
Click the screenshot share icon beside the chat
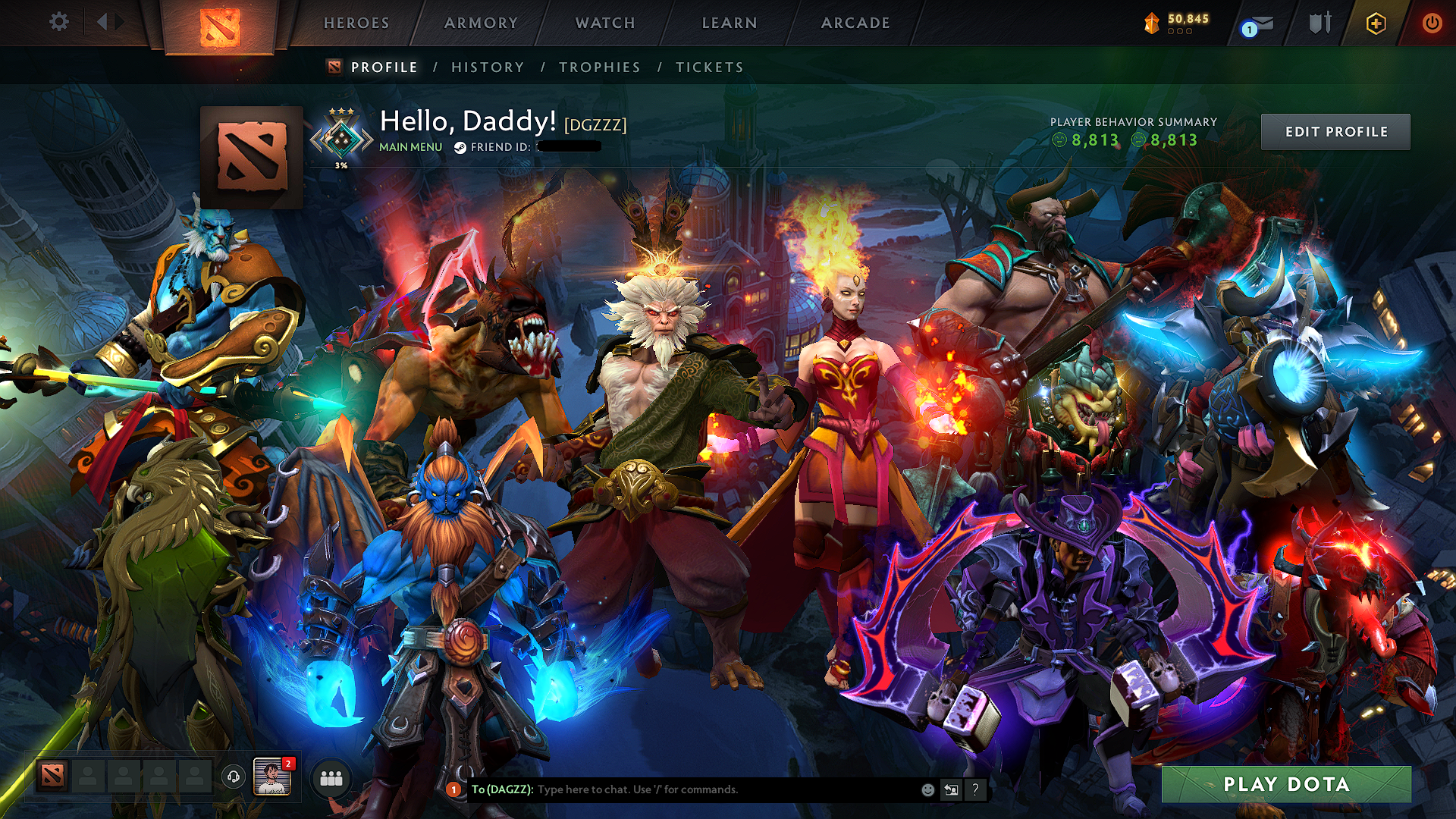click(951, 789)
